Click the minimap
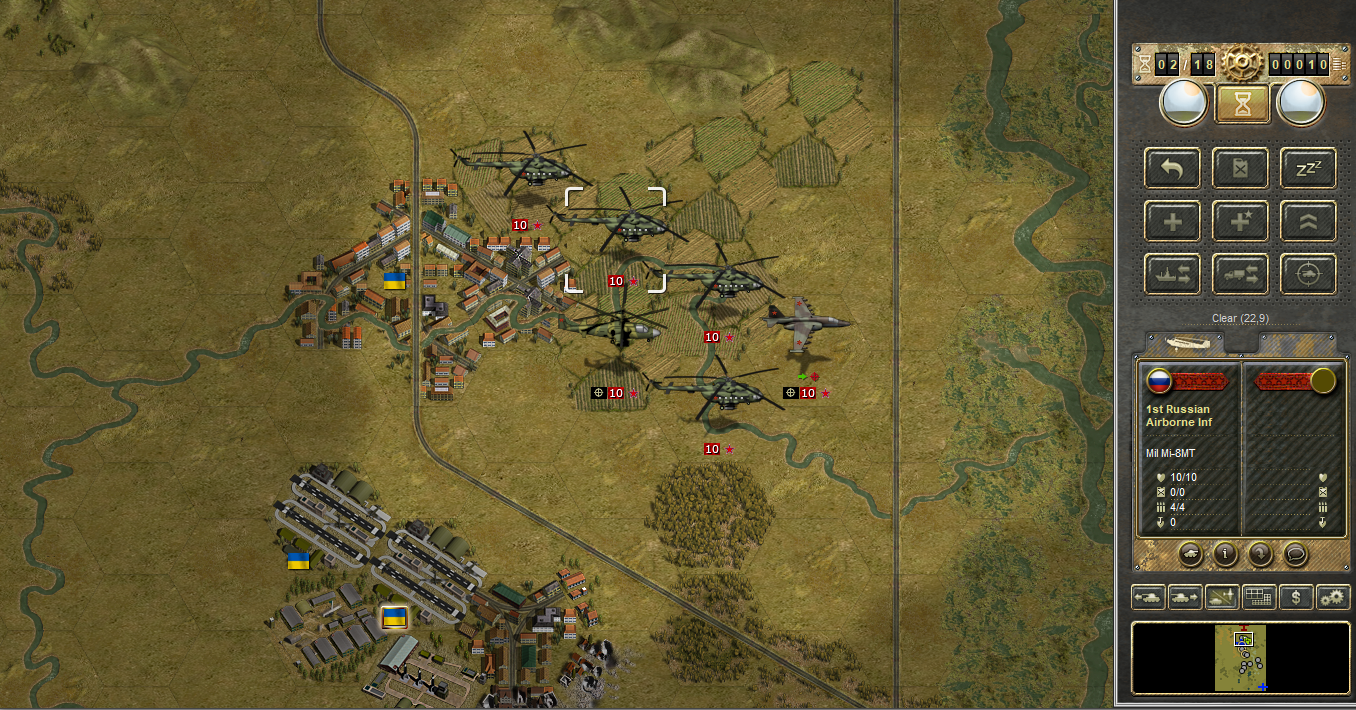 (1240, 658)
